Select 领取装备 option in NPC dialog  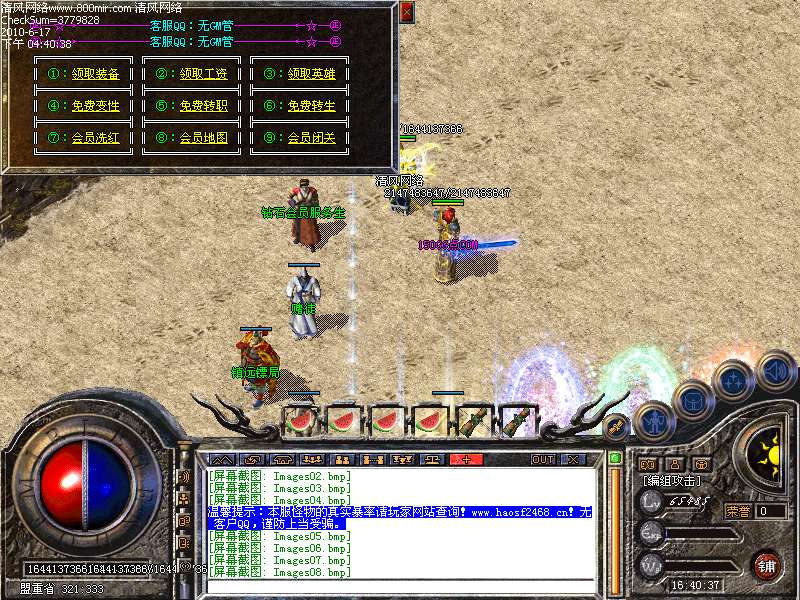coord(95,73)
